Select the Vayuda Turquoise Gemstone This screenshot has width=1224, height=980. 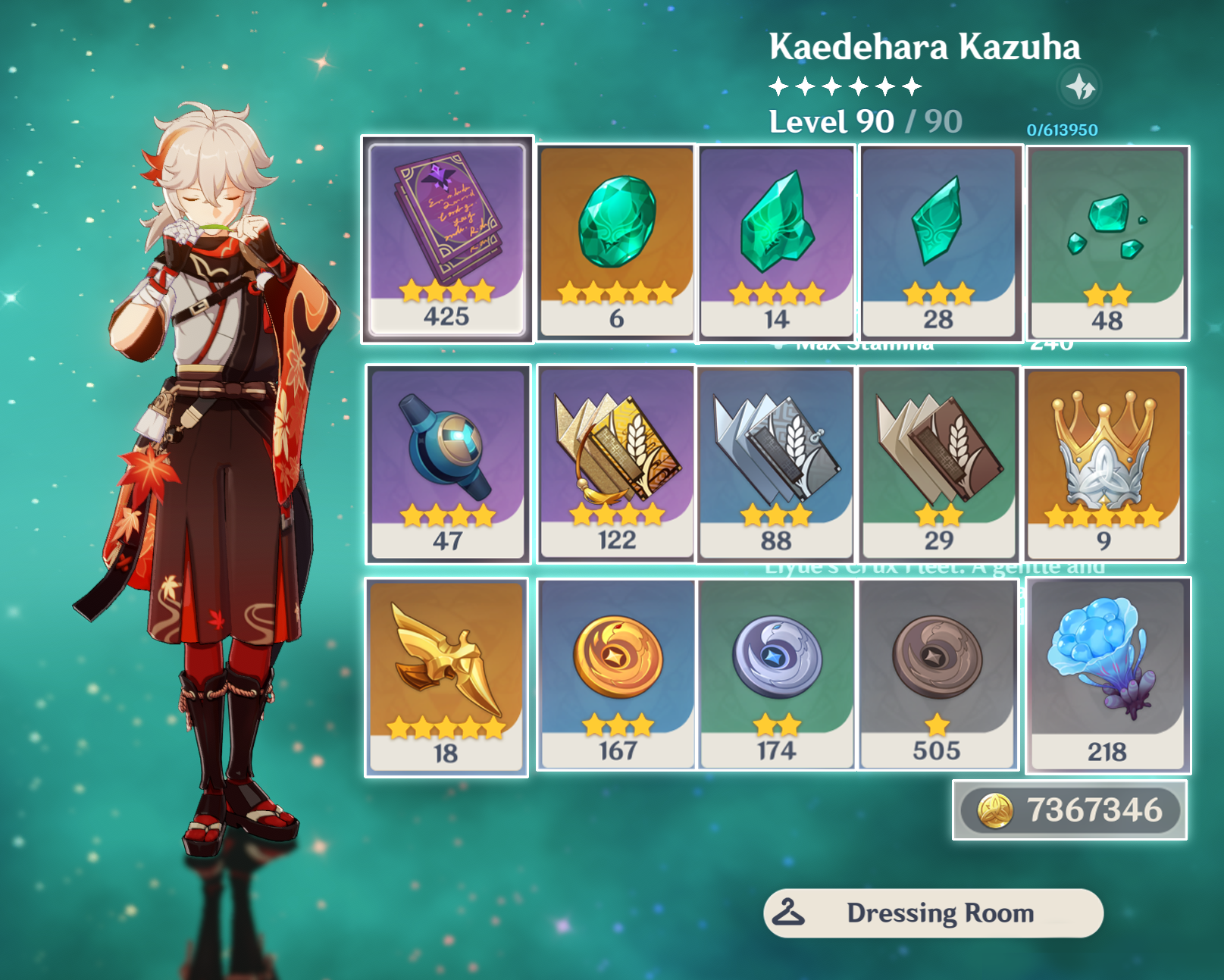click(x=615, y=227)
